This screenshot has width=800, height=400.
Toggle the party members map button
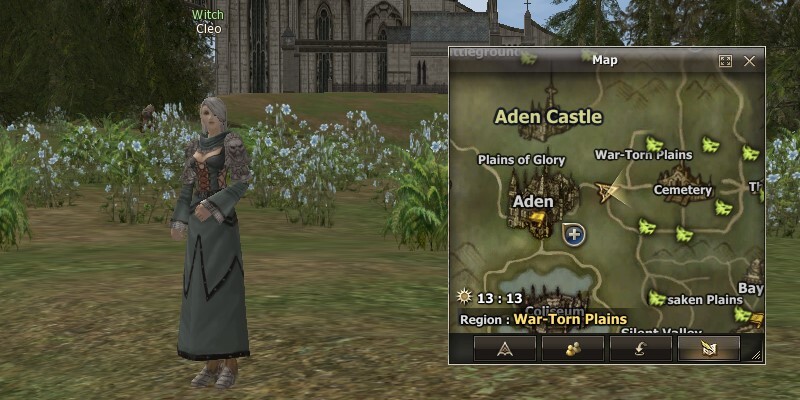point(572,348)
